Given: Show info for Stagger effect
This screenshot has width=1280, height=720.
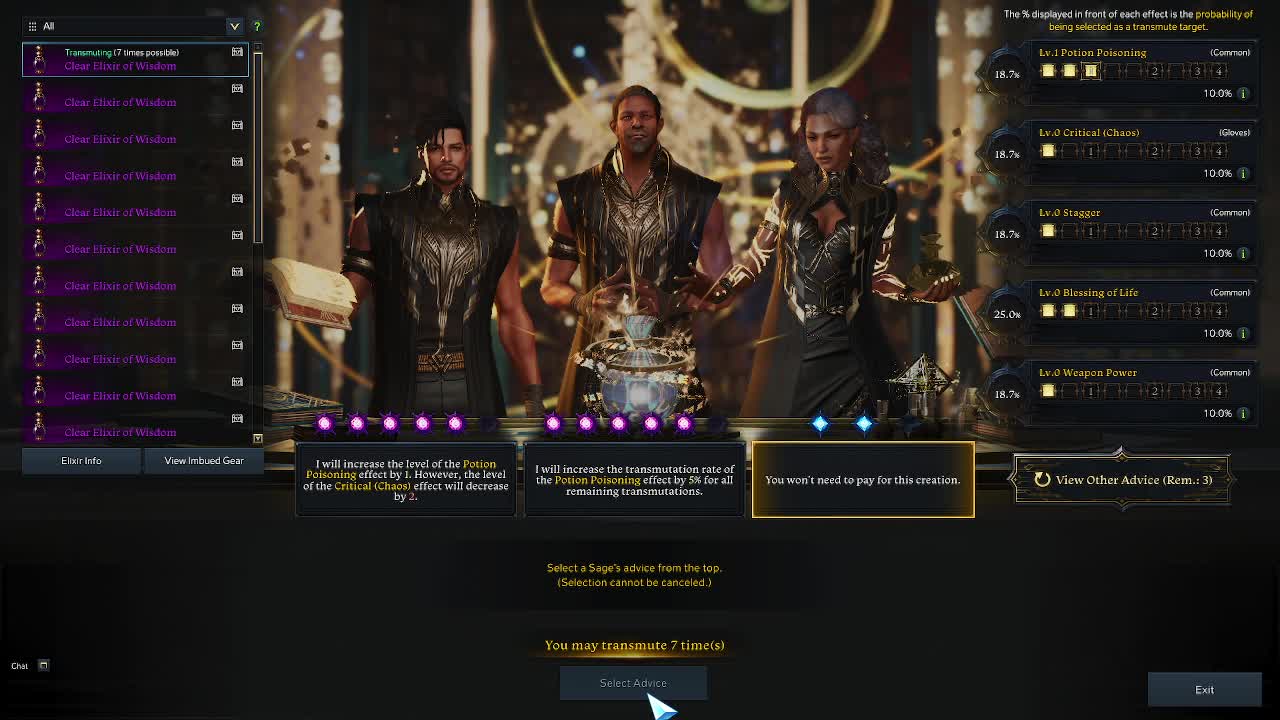Looking at the screenshot, I should 1243,254.
